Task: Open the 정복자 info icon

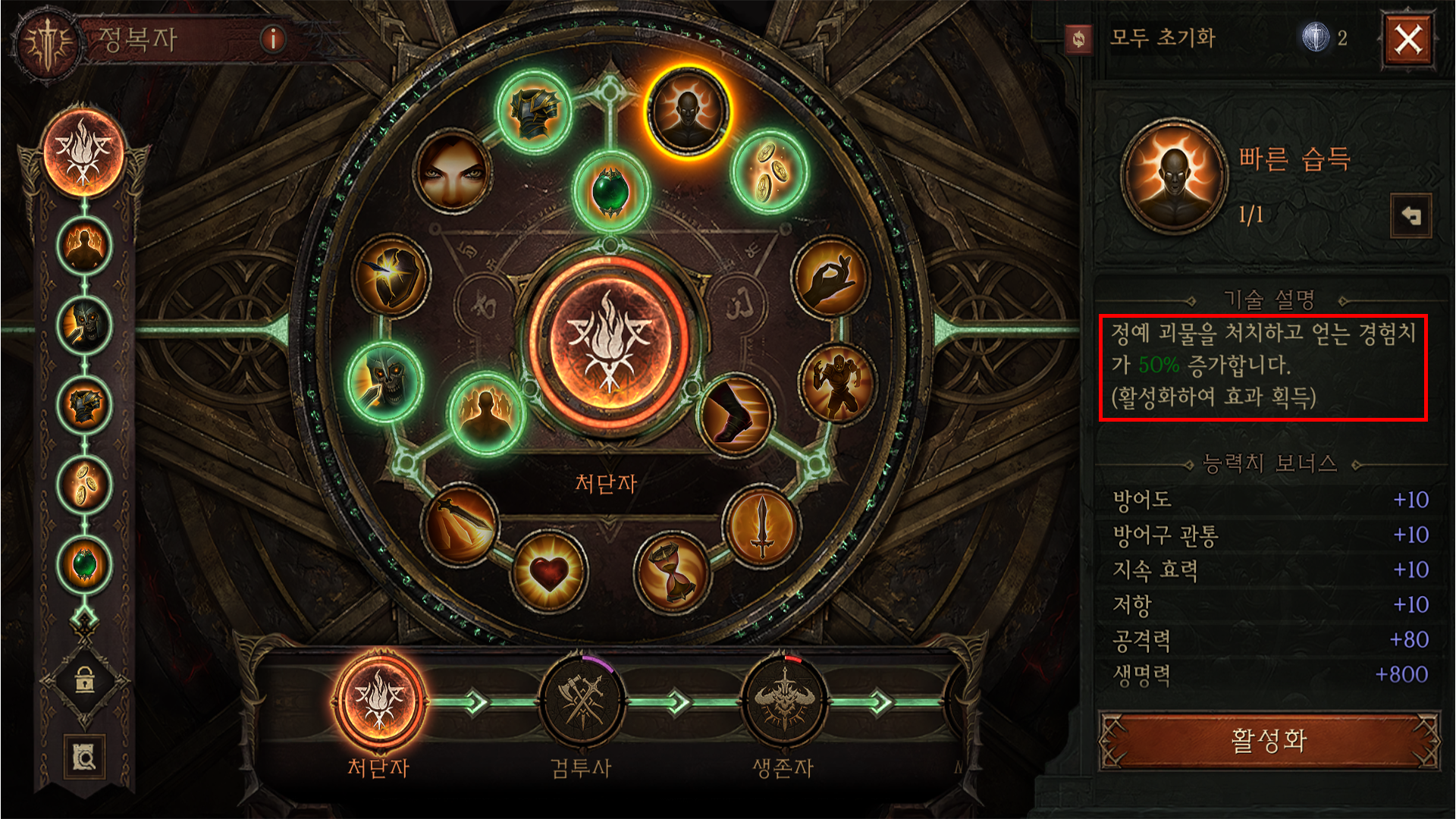Action: 272,38
